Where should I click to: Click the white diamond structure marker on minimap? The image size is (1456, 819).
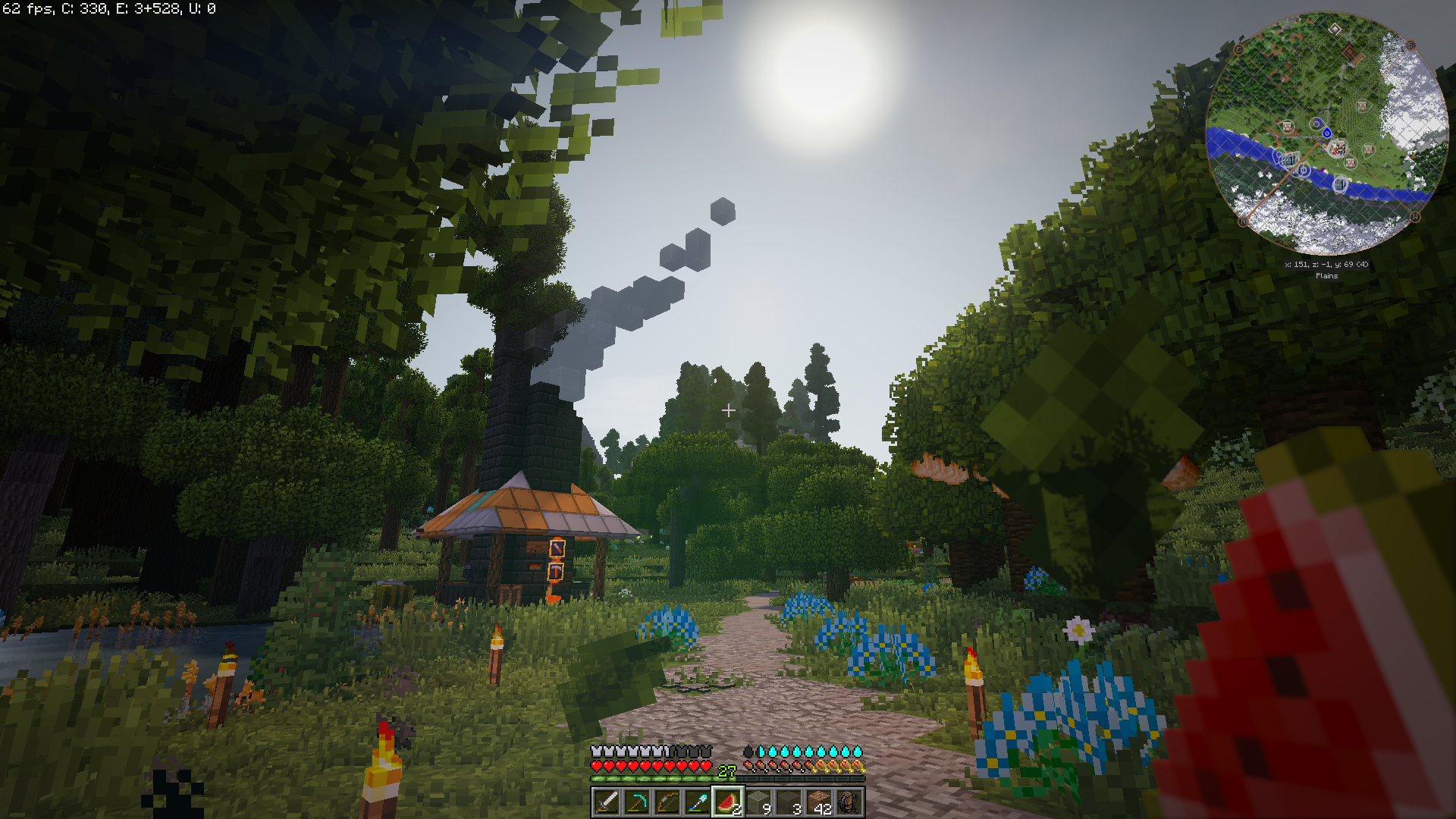(x=1335, y=28)
